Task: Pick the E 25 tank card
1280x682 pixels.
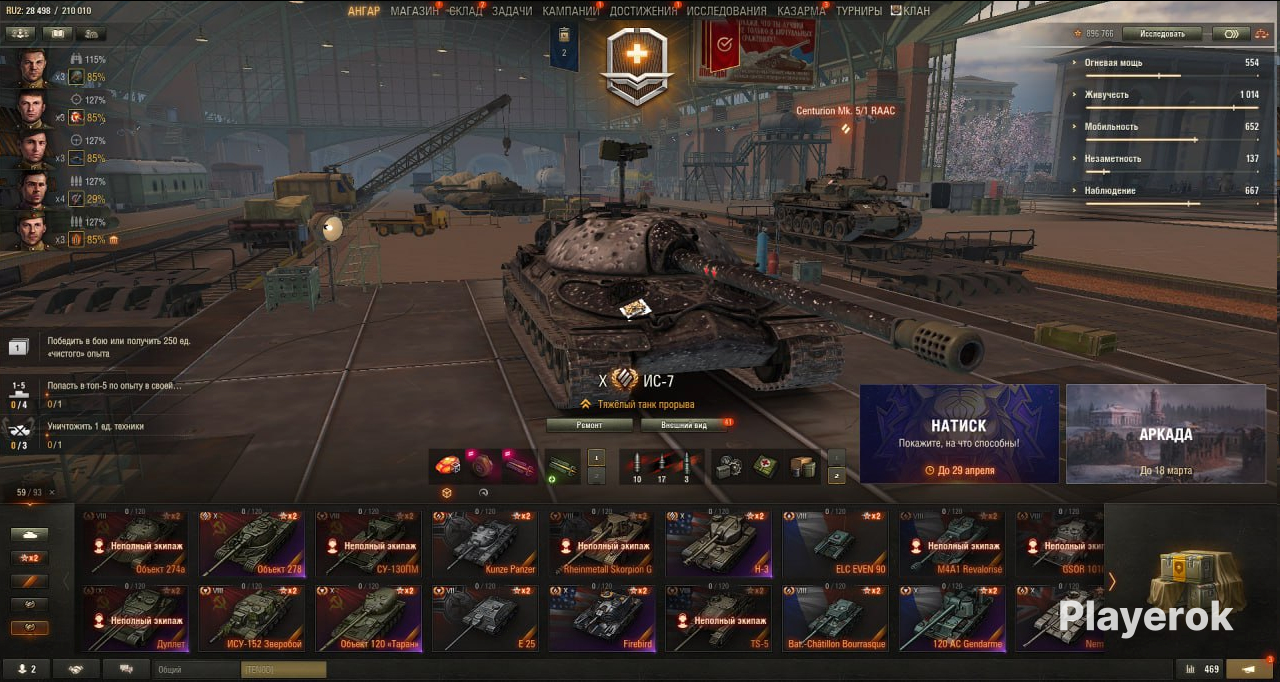Action: pyautogui.click(x=485, y=618)
